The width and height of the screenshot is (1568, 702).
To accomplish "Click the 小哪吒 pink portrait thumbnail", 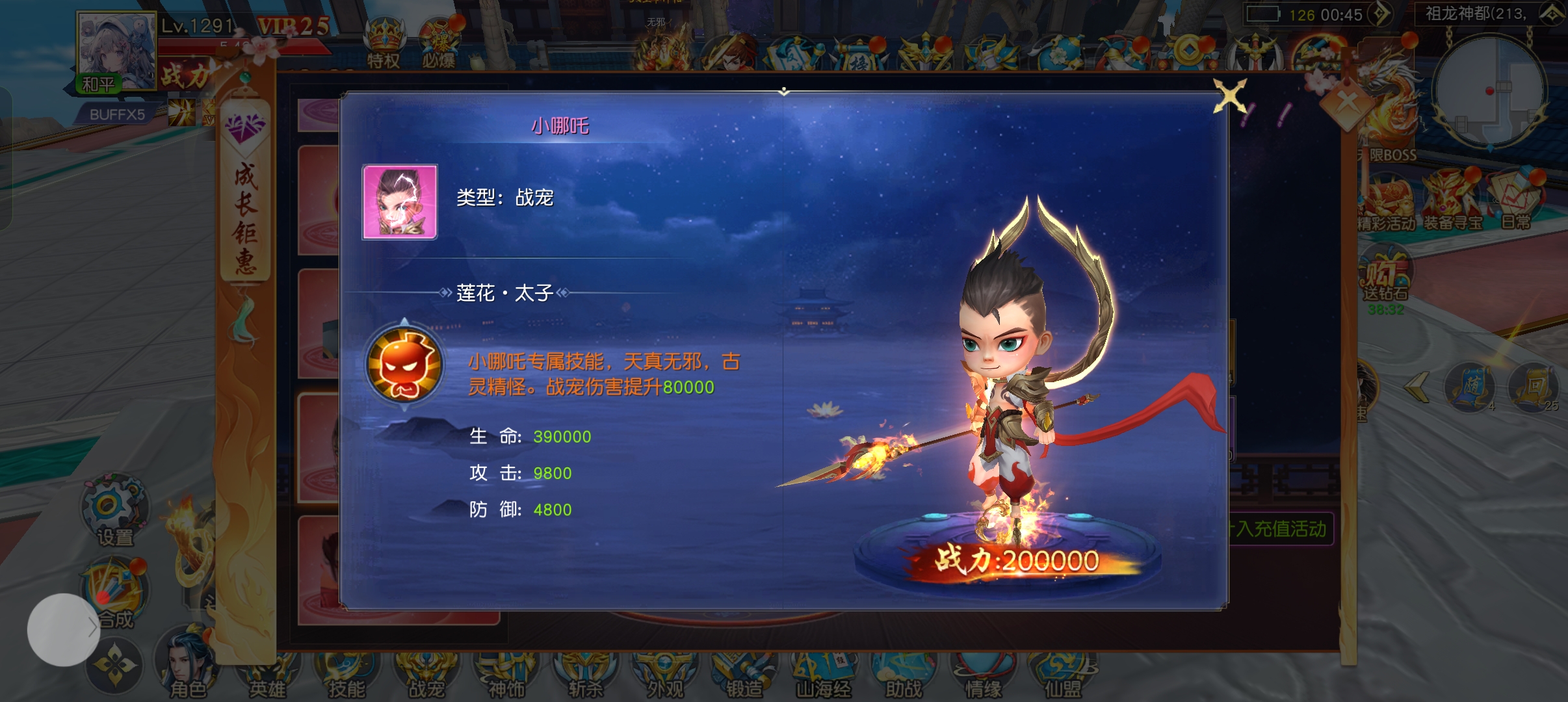I will tap(400, 202).
